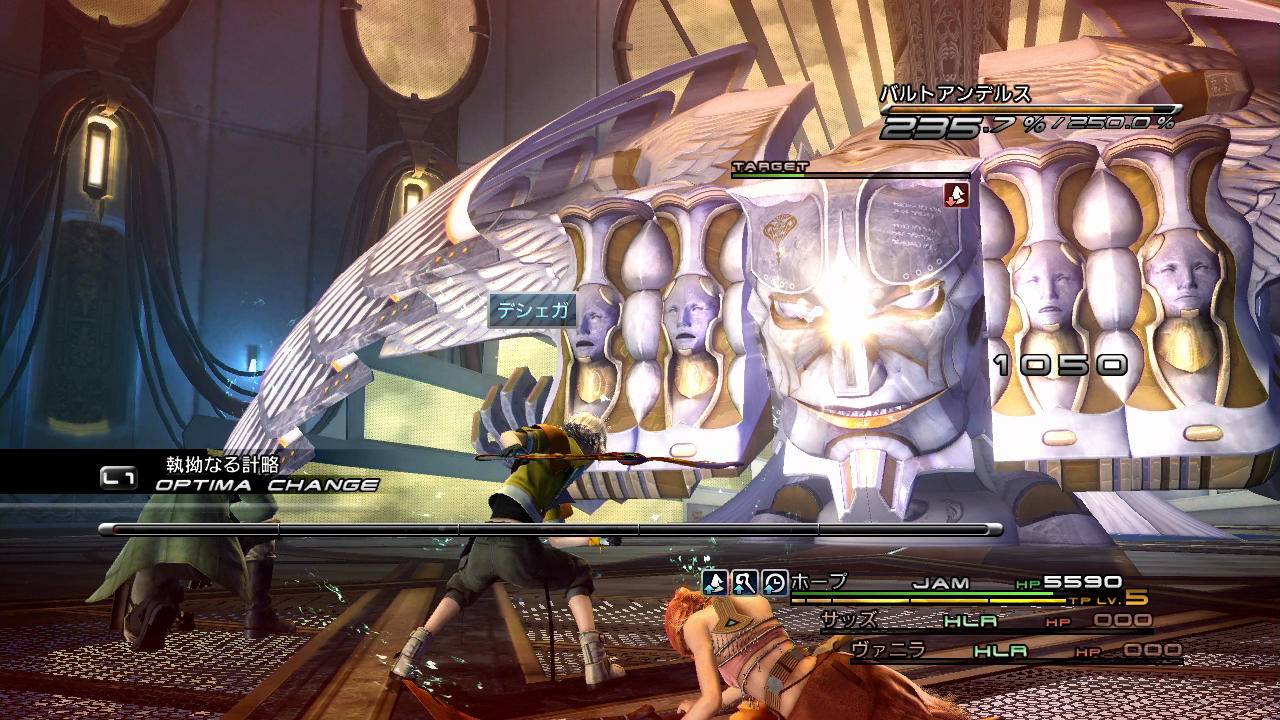The width and height of the screenshot is (1280, 720).
Task: Open the Optima Change paradigm menu
Action: (x=266, y=485)
